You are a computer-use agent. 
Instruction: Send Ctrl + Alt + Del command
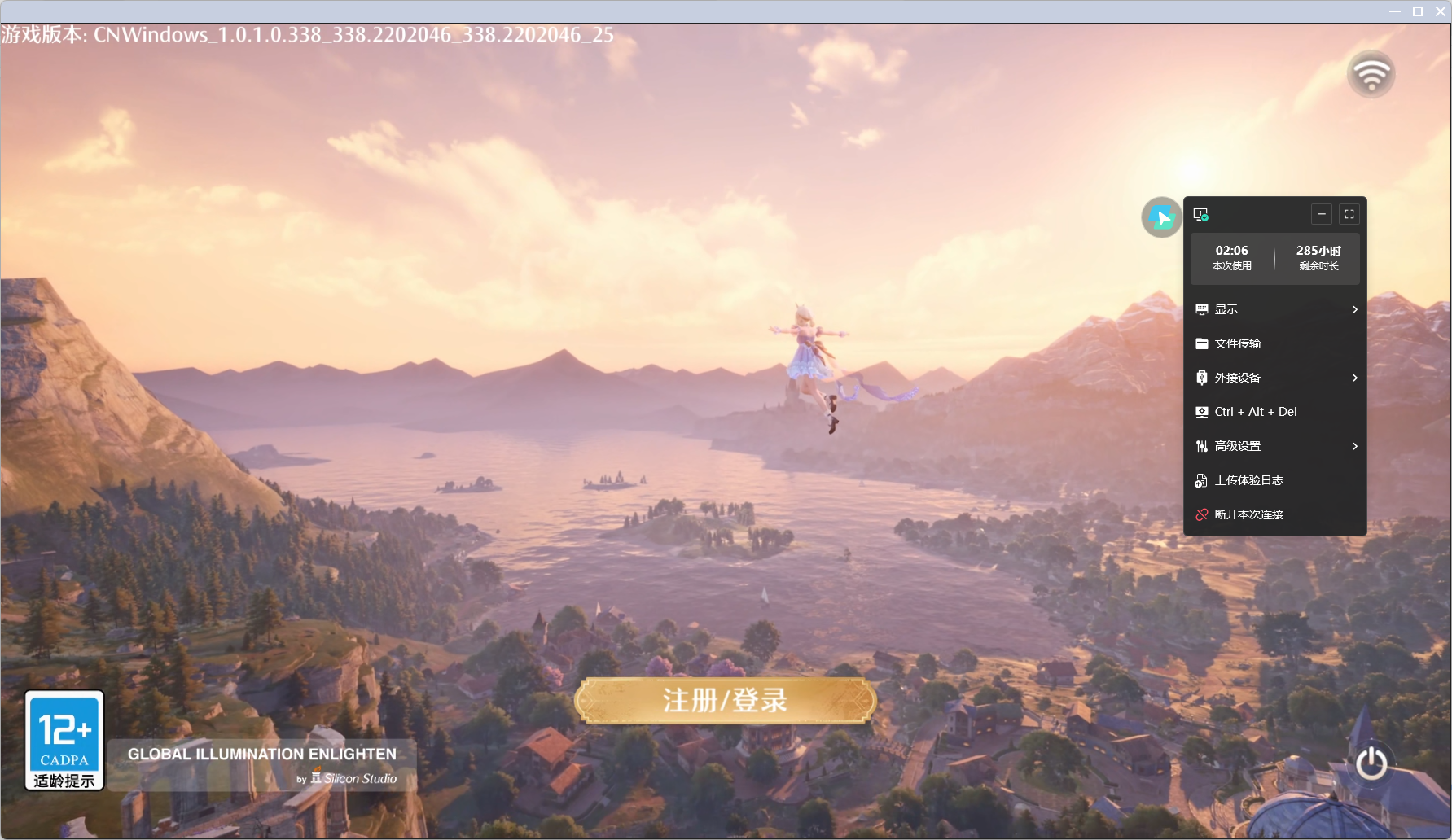pyautogui.click(x=1274, y=412)
